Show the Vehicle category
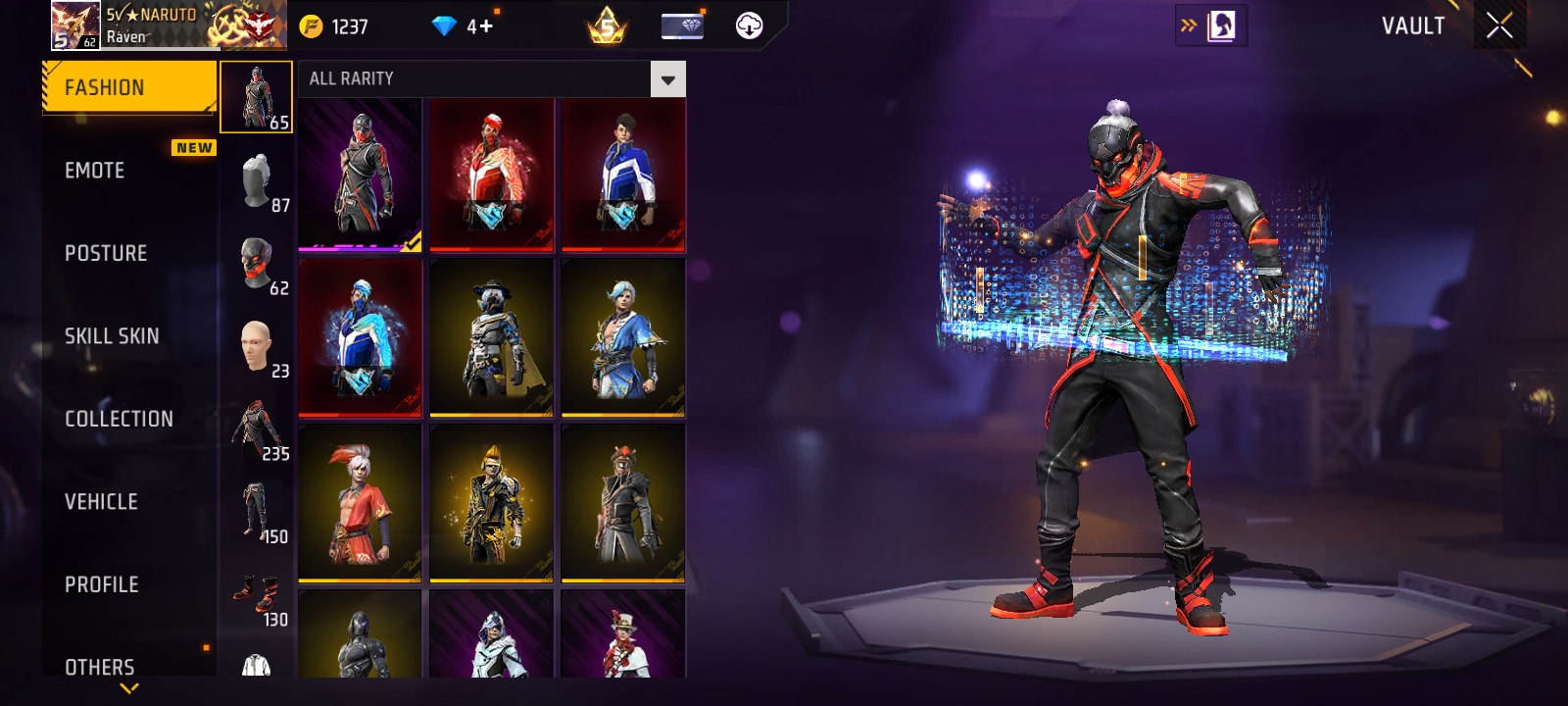The image size is (1568, 706). pyautogui.click(x=101, y=502)
